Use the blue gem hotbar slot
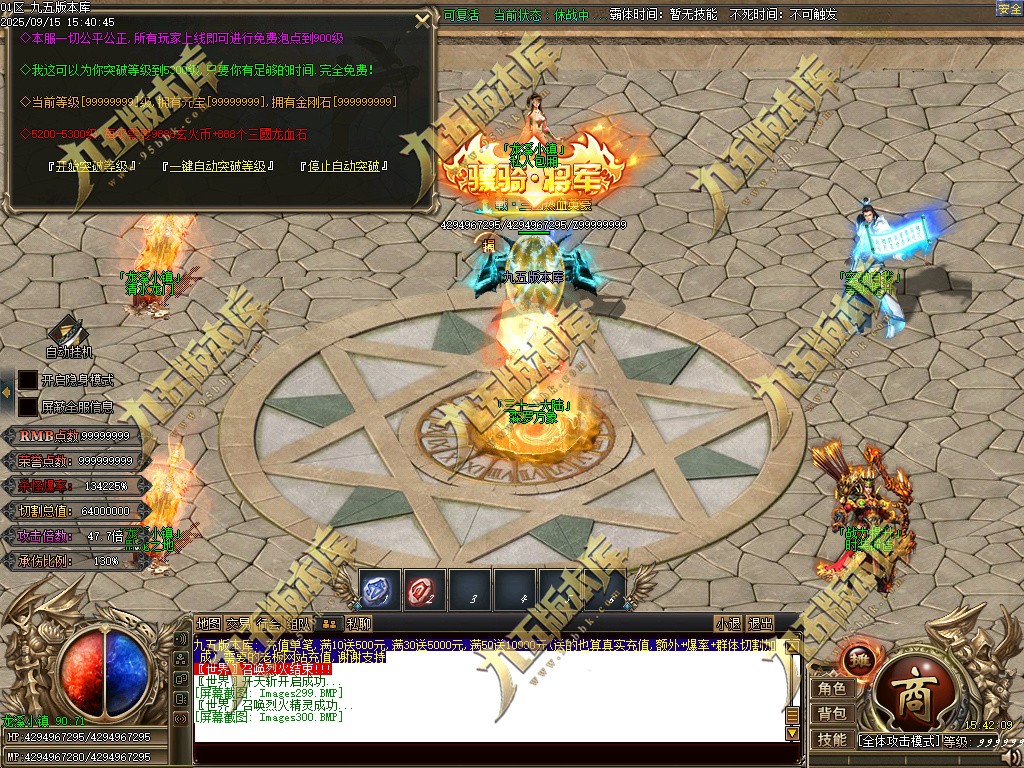 (x=380, y=590)
